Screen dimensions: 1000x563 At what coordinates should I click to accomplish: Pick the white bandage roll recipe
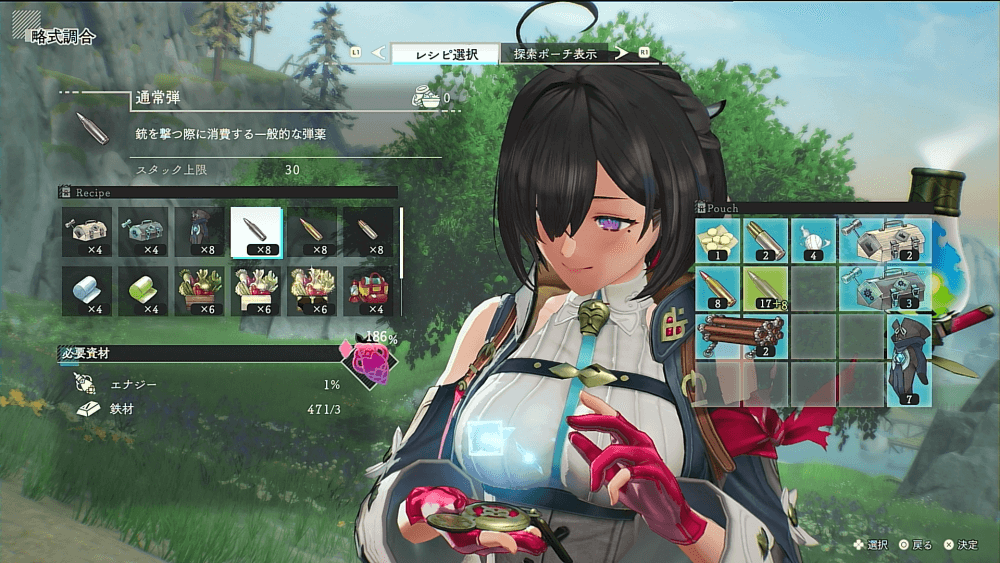pyautogui.click(x=87, y=291)
